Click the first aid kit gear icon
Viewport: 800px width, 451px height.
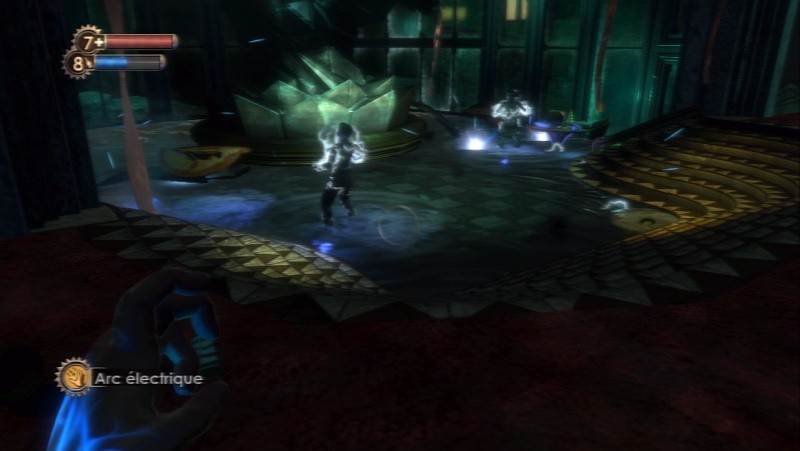pyautogui.click(x=90, y=42)
